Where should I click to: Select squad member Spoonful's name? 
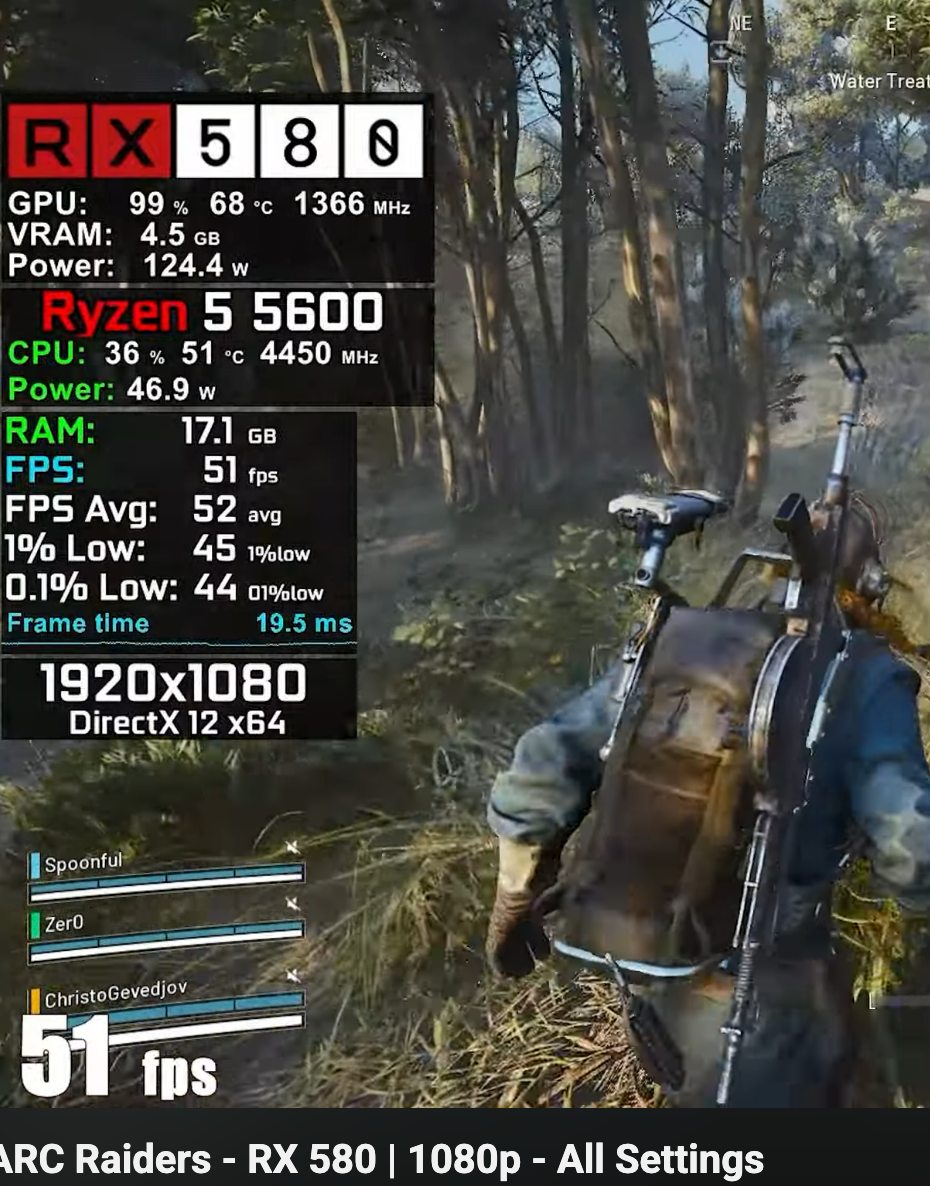pyautogui.click(x=84, y=863)
